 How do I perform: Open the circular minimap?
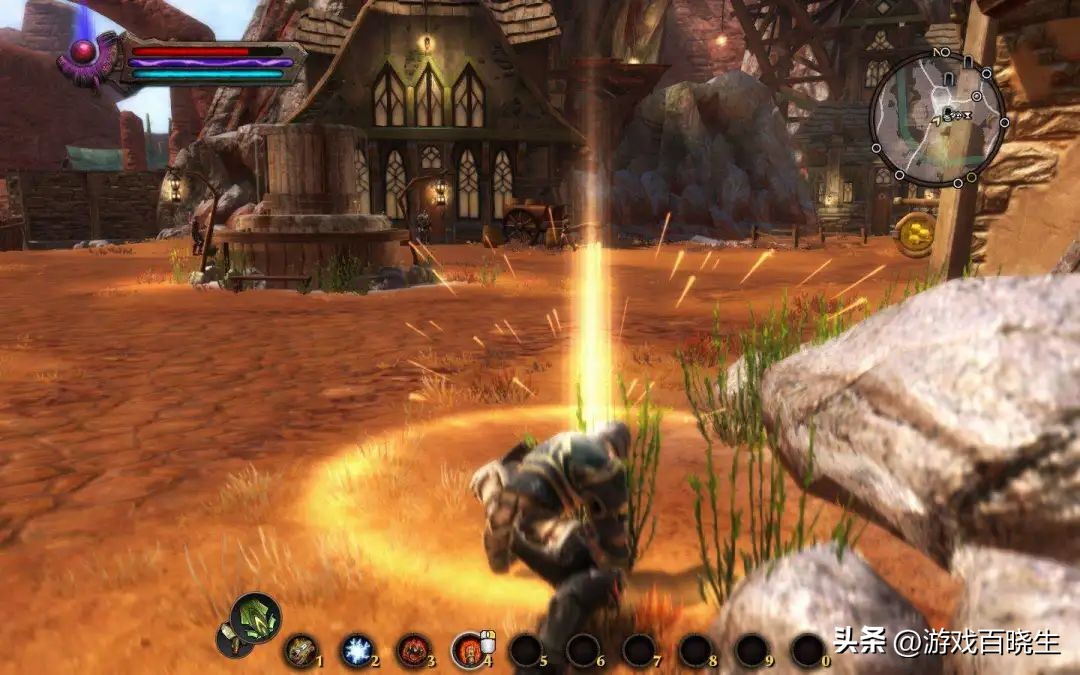click(937, 118)
